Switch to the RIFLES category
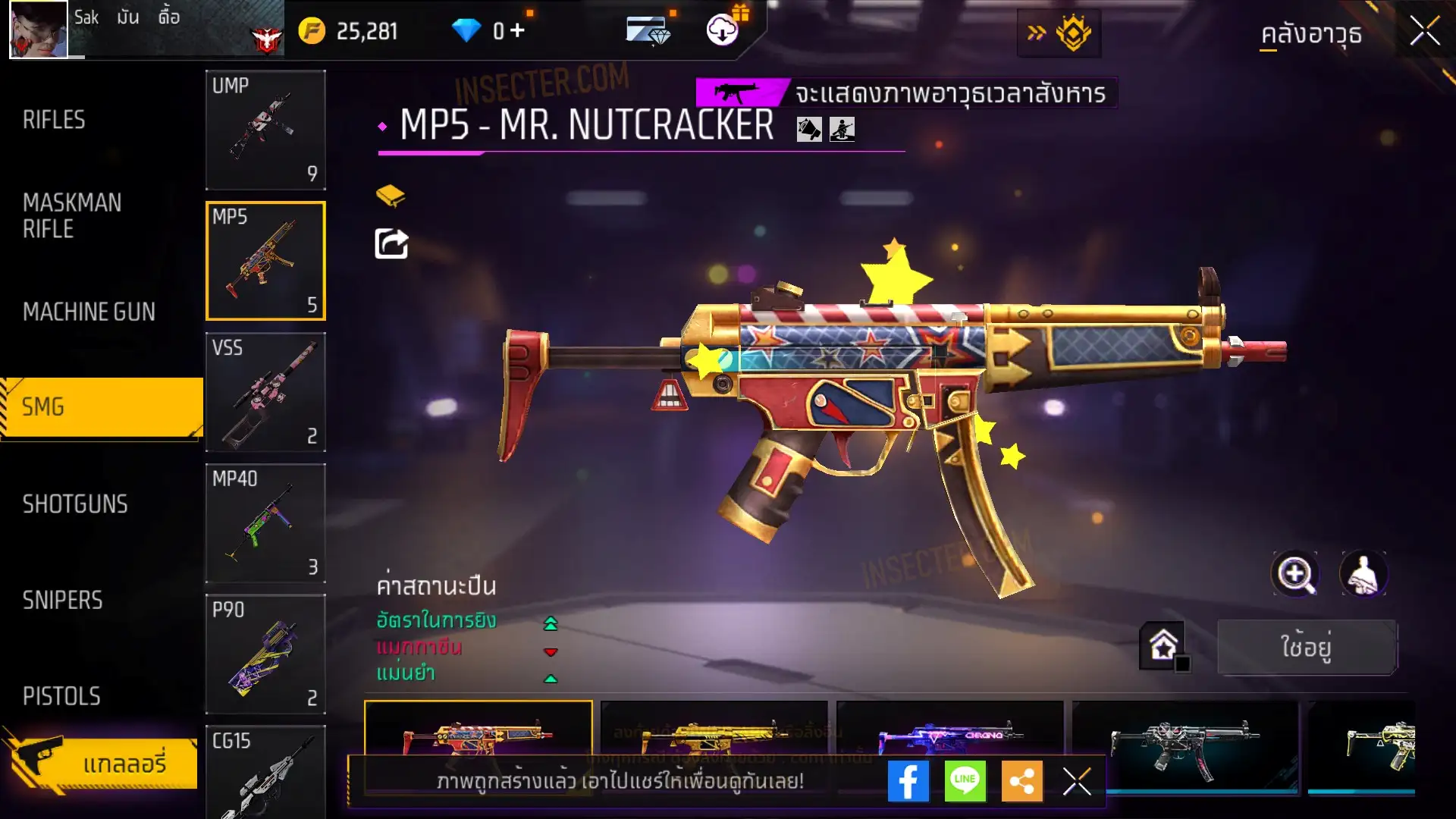 click(x=55, y=120)
